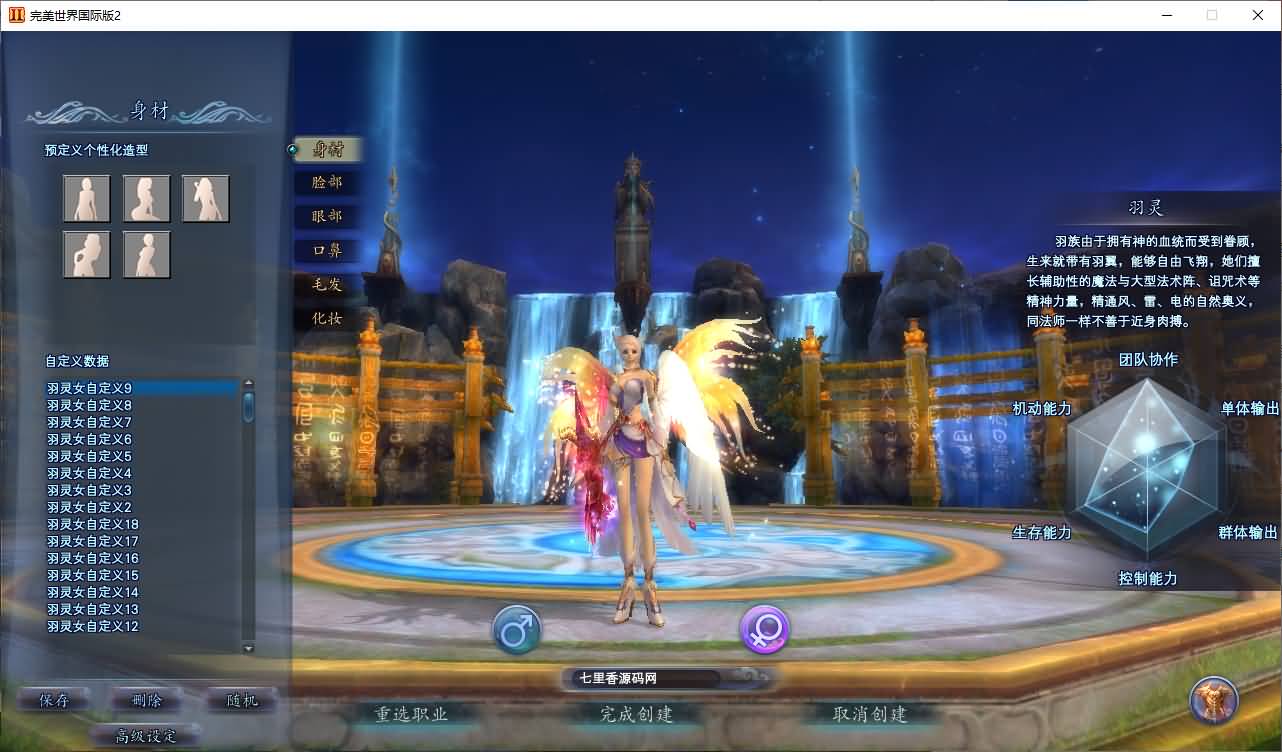Select the female gender symbol
The width and height of the screenshot is (1282, 752).
click(763, 628)
